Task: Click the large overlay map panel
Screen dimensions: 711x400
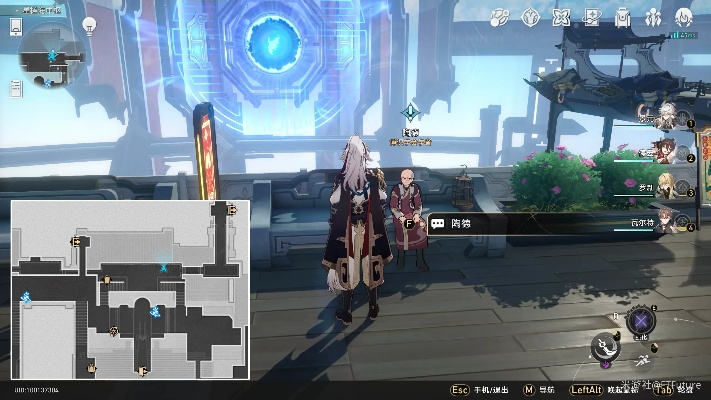Action: pos(130,289)
